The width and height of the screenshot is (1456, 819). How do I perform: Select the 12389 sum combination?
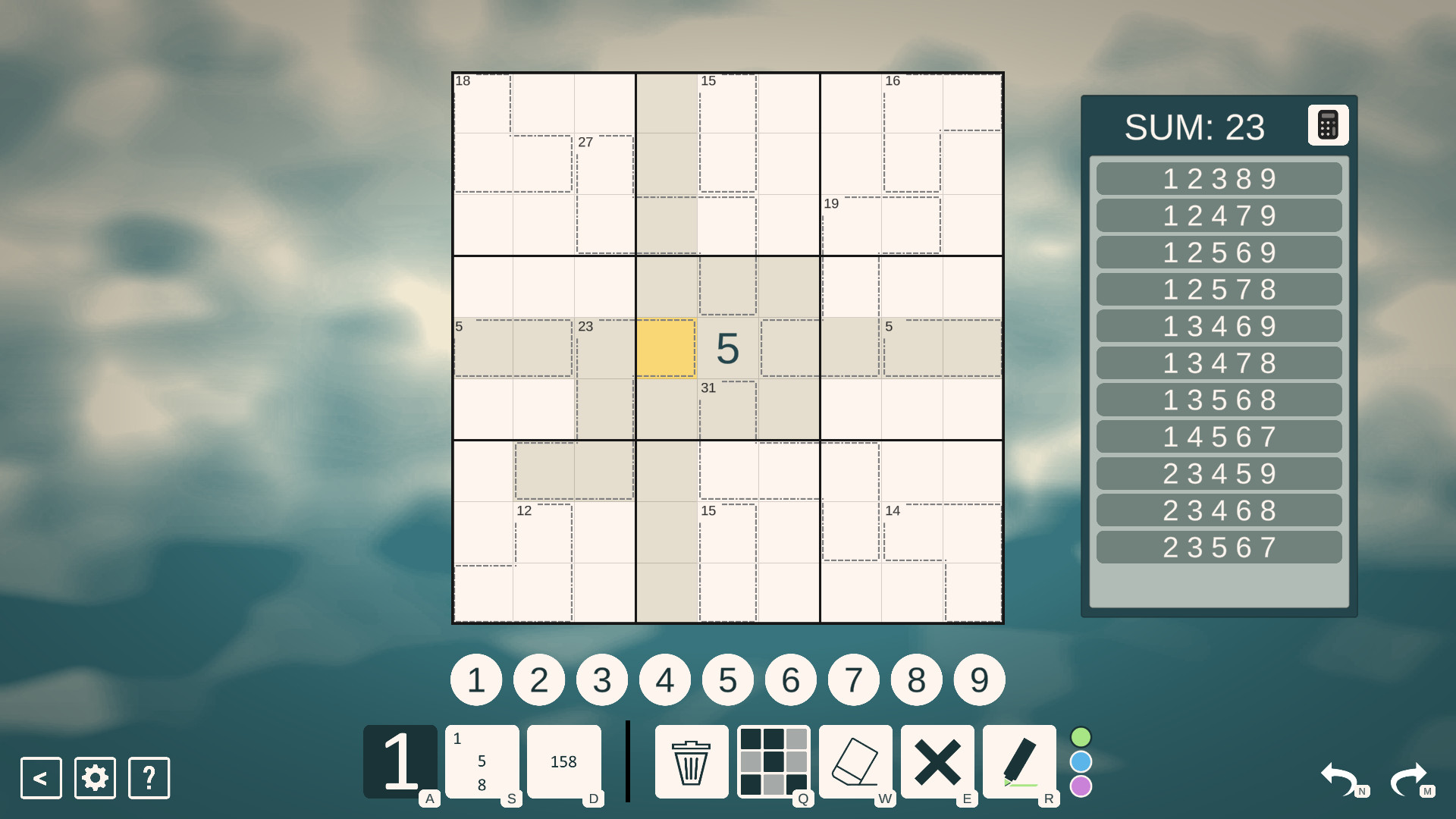(x=1218, y=179)
